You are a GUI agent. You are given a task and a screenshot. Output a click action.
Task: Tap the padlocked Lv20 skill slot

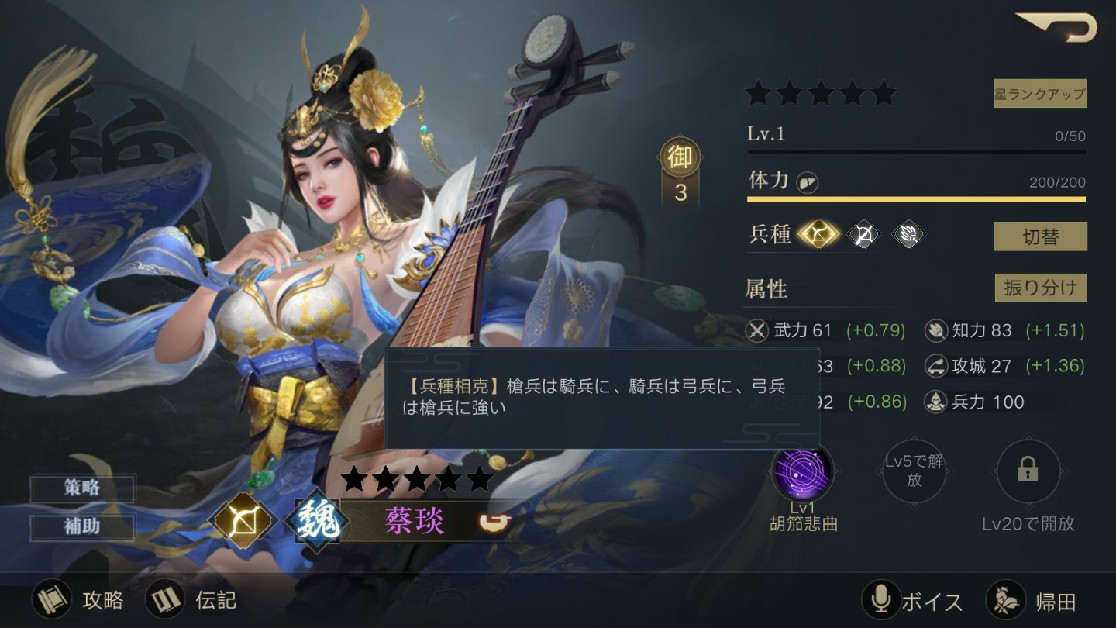click(1027, 472)
